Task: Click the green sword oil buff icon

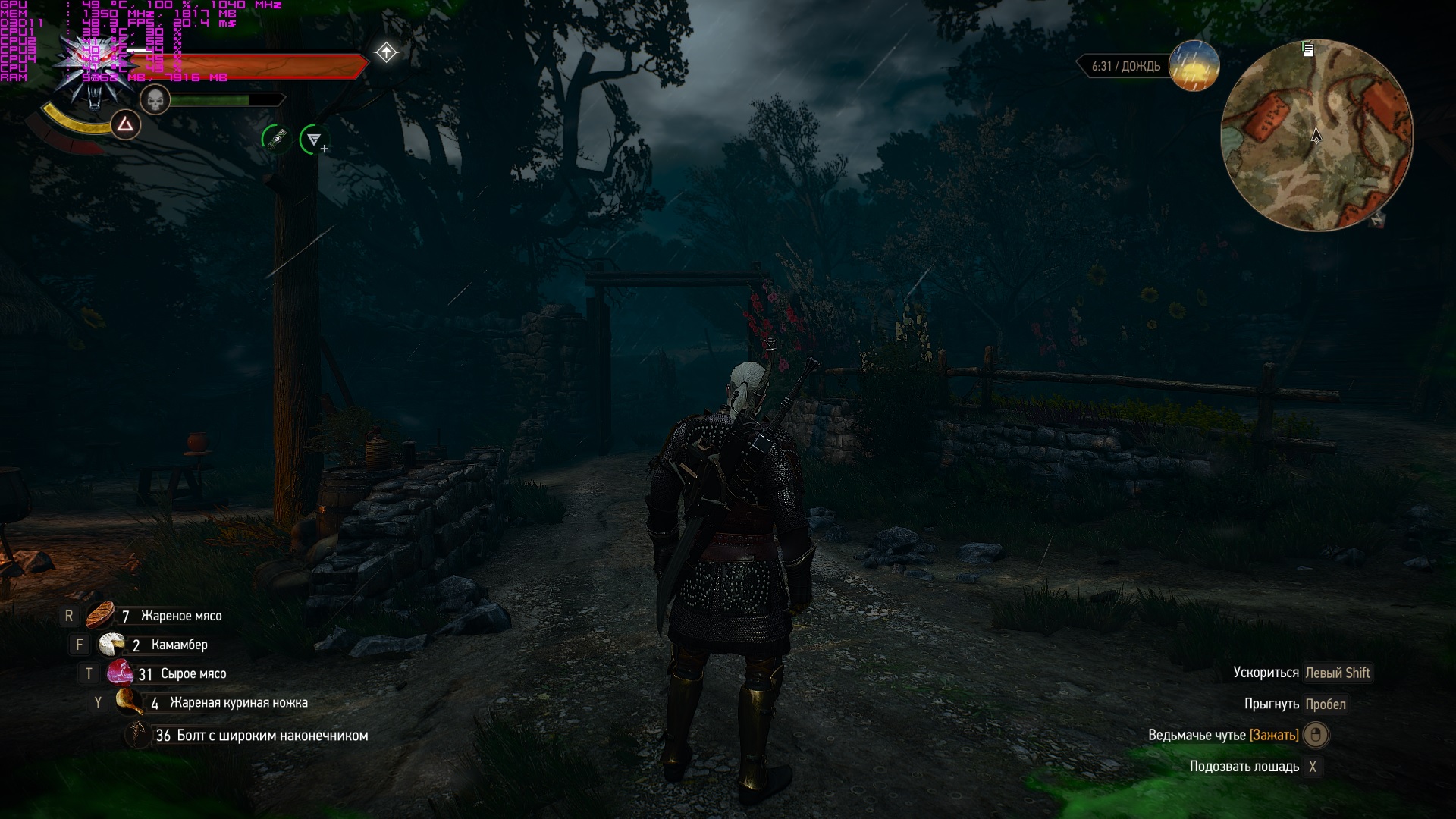Action: click(x=275, y=139)
